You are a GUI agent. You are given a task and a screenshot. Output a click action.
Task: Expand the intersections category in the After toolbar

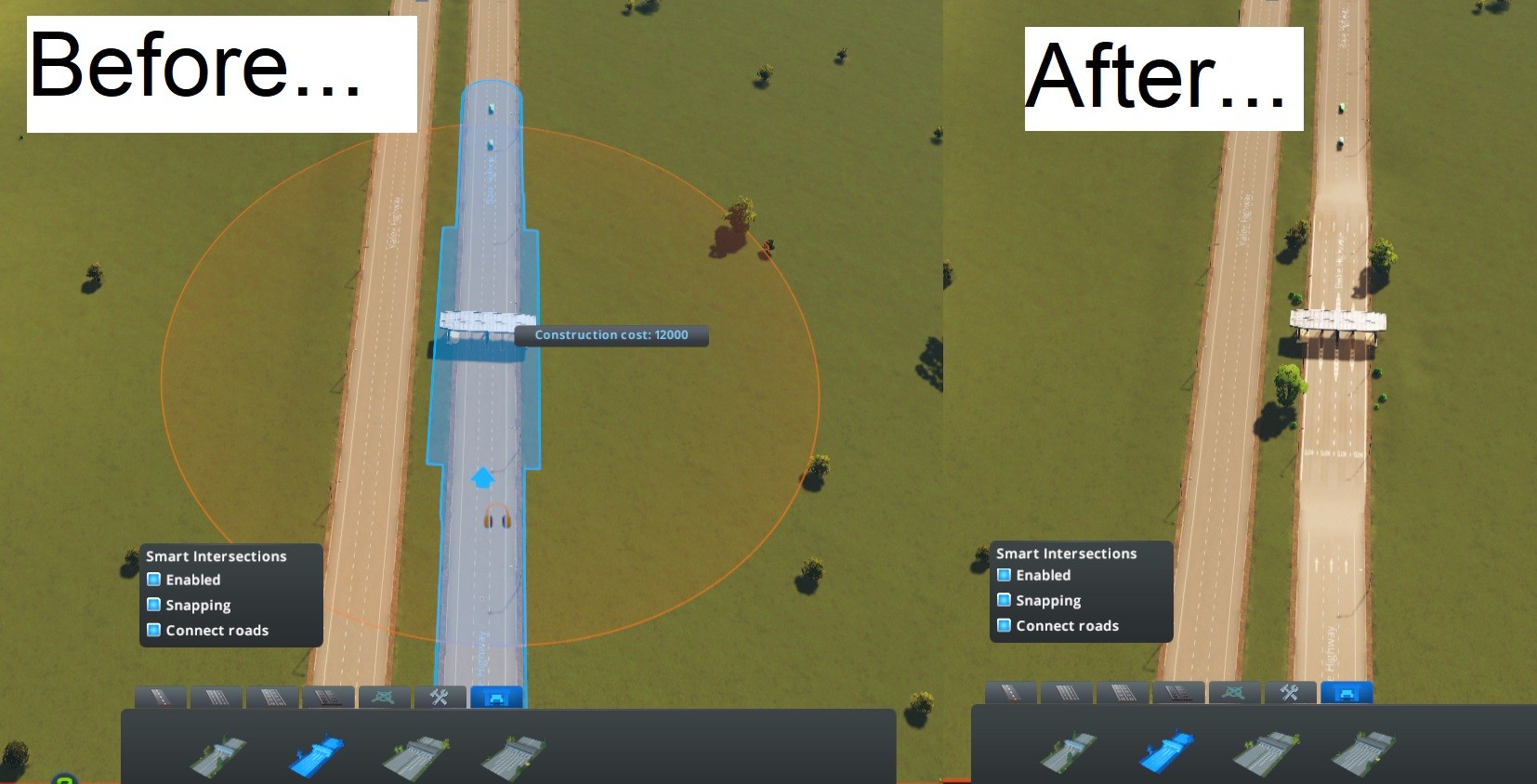[x=1234, y=692]
